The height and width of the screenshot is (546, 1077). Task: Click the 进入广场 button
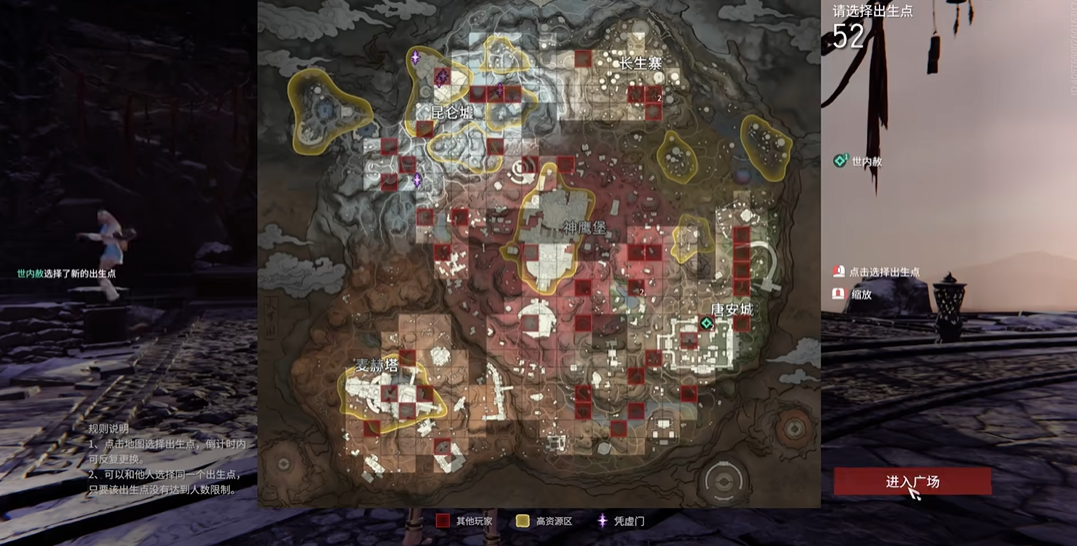912,481
